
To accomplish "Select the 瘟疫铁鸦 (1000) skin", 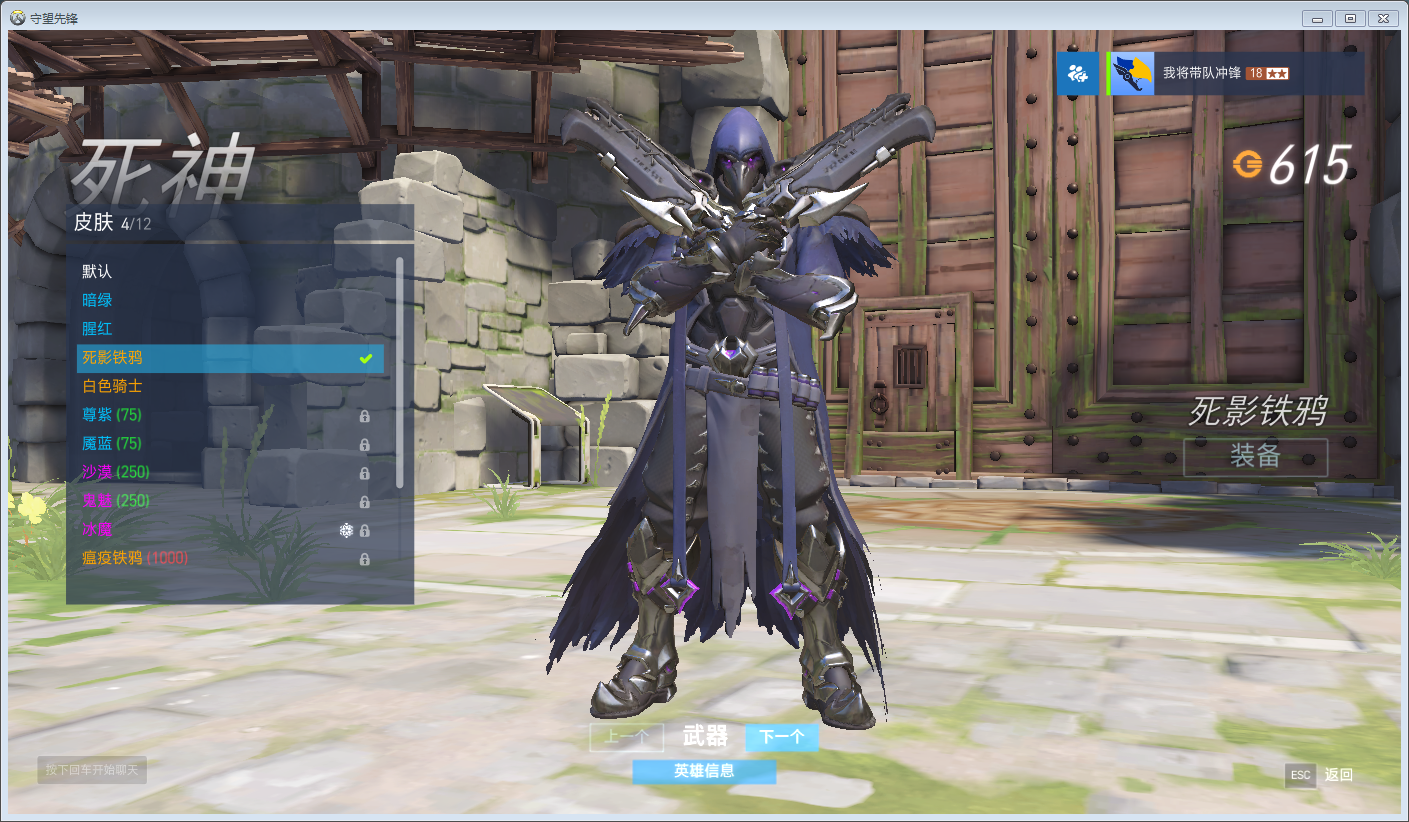I will click(x=135, y=558).
